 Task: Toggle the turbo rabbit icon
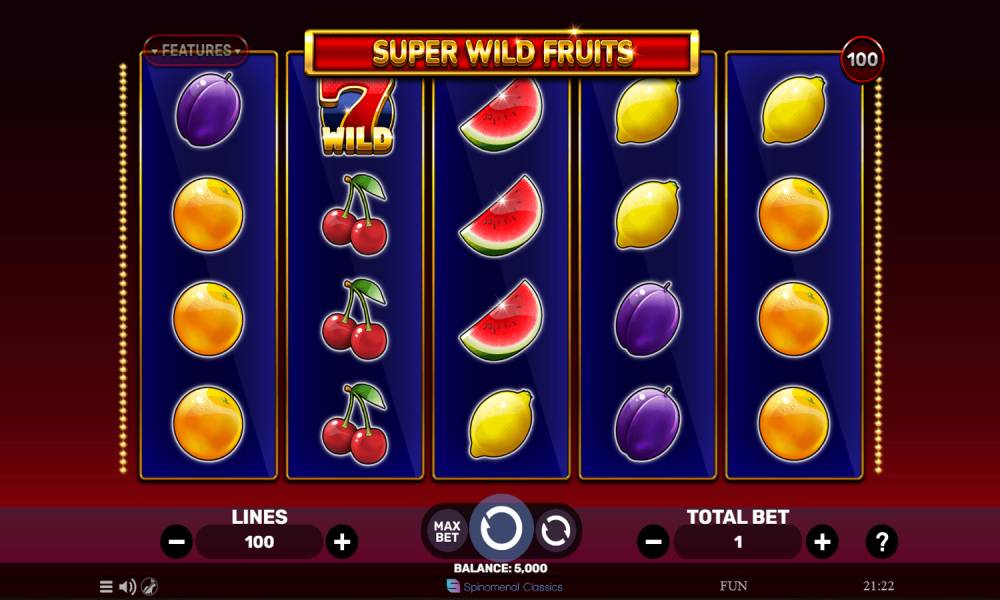tap(149, 587)
